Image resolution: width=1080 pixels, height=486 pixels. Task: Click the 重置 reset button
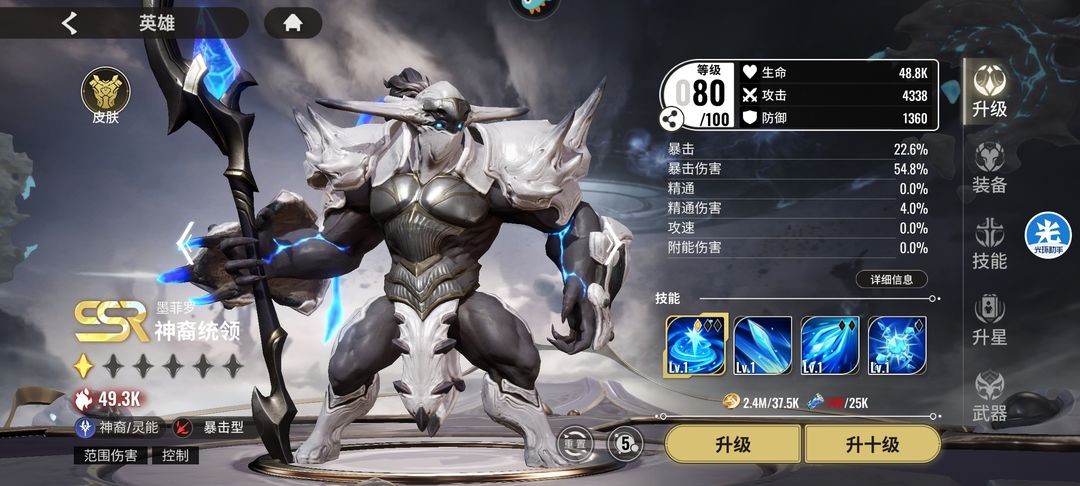point(574,442)
